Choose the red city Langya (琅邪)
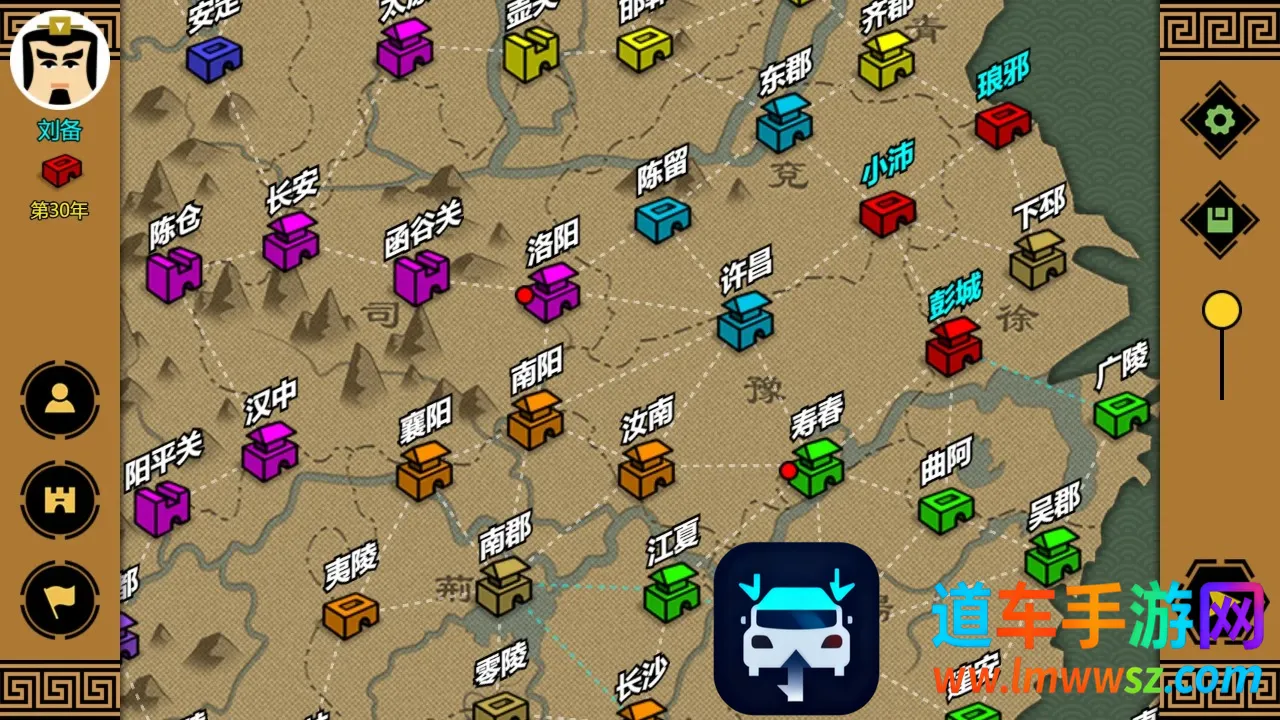The image size is (1280, 720). [1002, 124]
